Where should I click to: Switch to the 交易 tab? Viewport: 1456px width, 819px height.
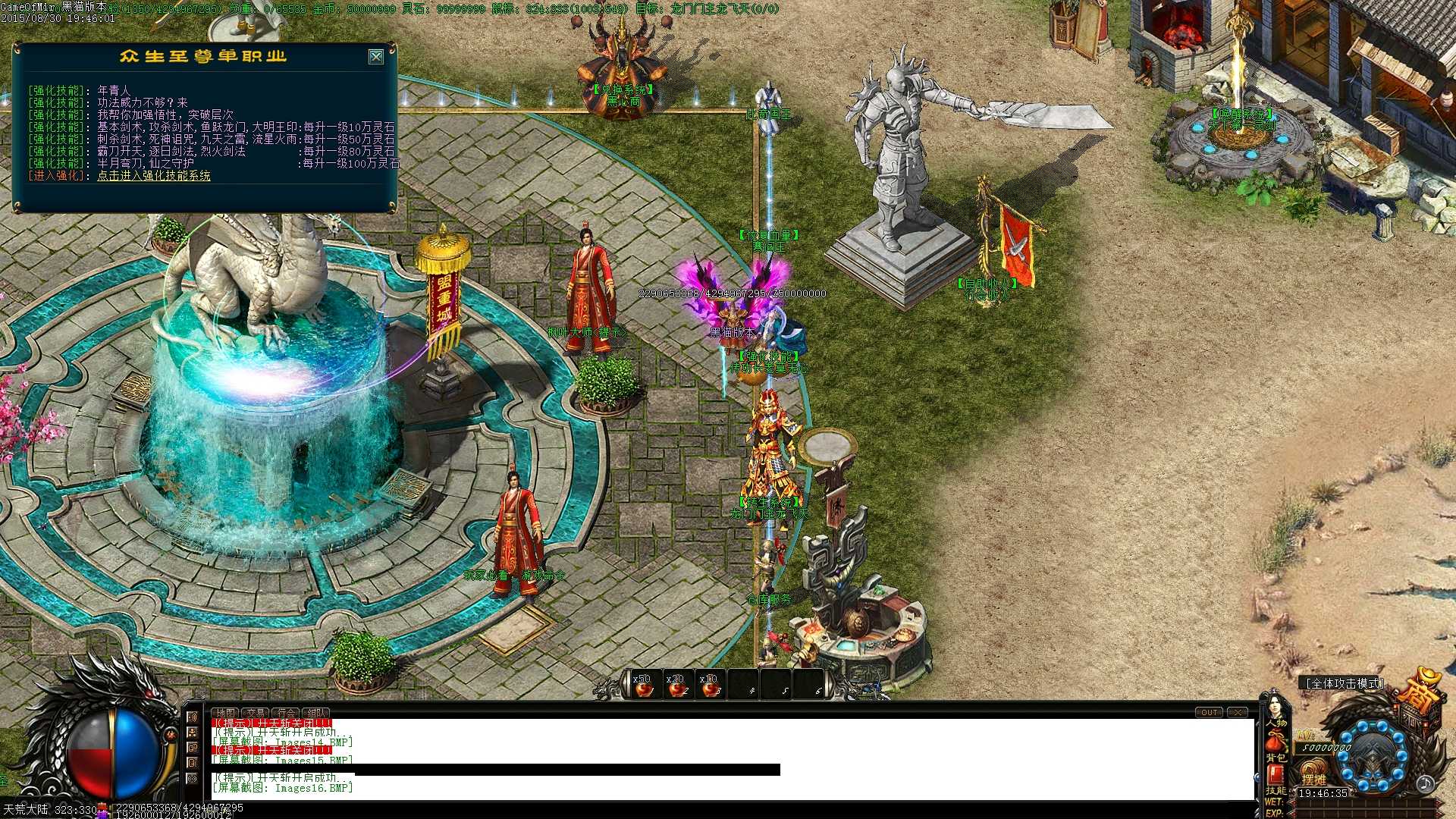(255, 714)
